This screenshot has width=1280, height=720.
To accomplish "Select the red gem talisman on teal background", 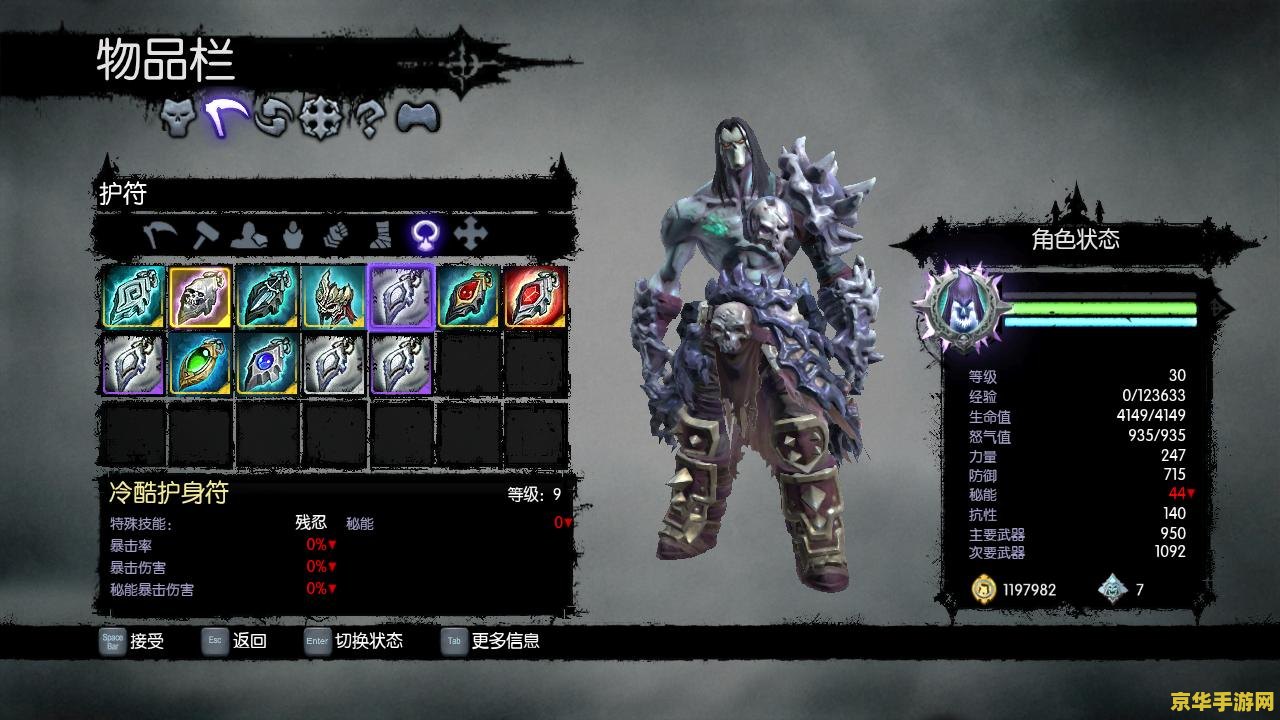I will tap(468, 297).
